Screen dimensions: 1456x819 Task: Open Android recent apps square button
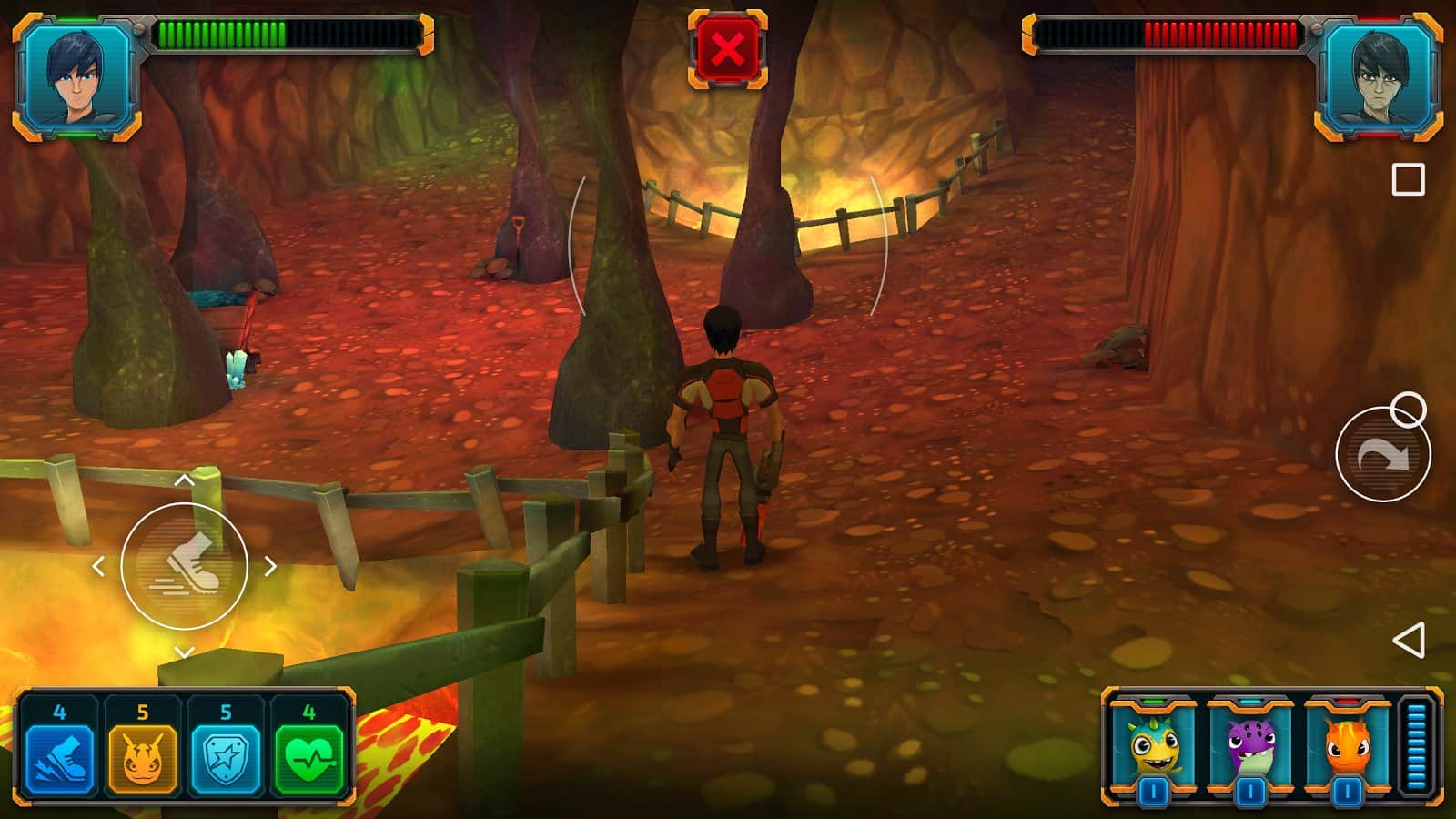coord(1408,180)
